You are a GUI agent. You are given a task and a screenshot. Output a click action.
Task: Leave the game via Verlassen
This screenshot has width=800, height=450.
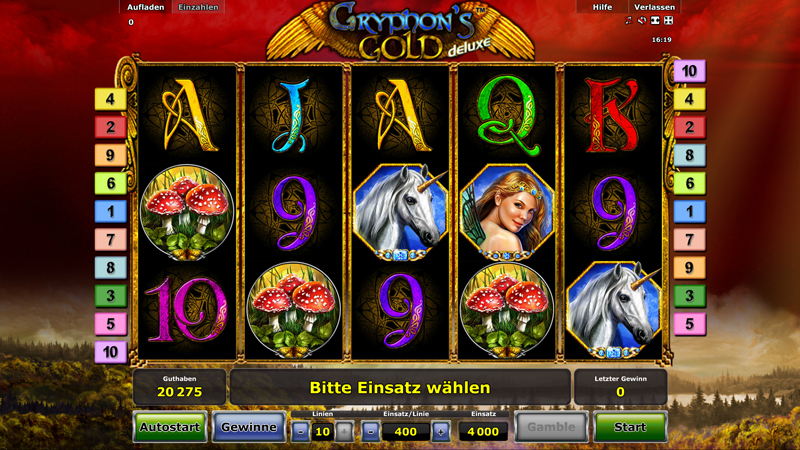(654, 7)
